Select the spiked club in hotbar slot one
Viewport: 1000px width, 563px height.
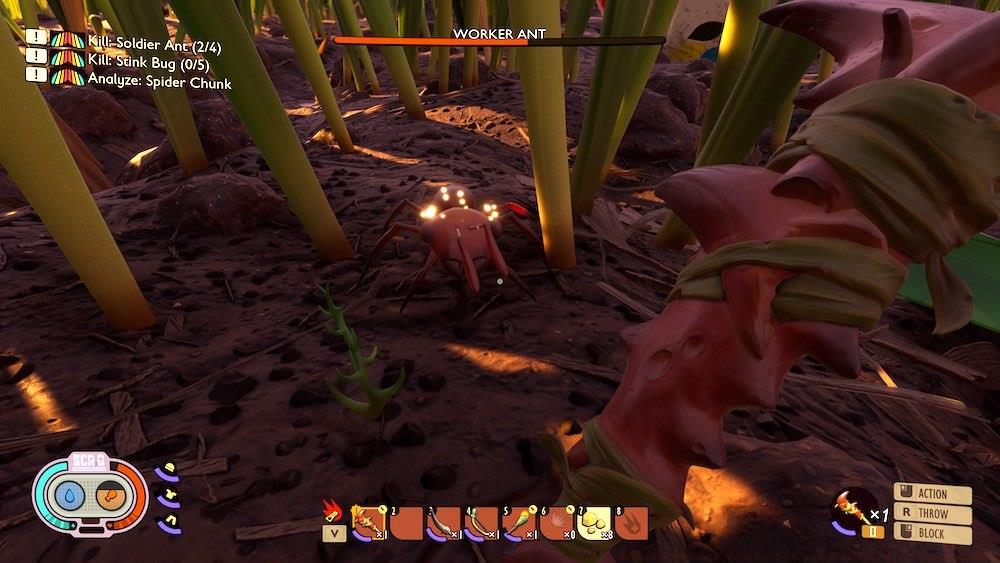(x=370, y=522)
